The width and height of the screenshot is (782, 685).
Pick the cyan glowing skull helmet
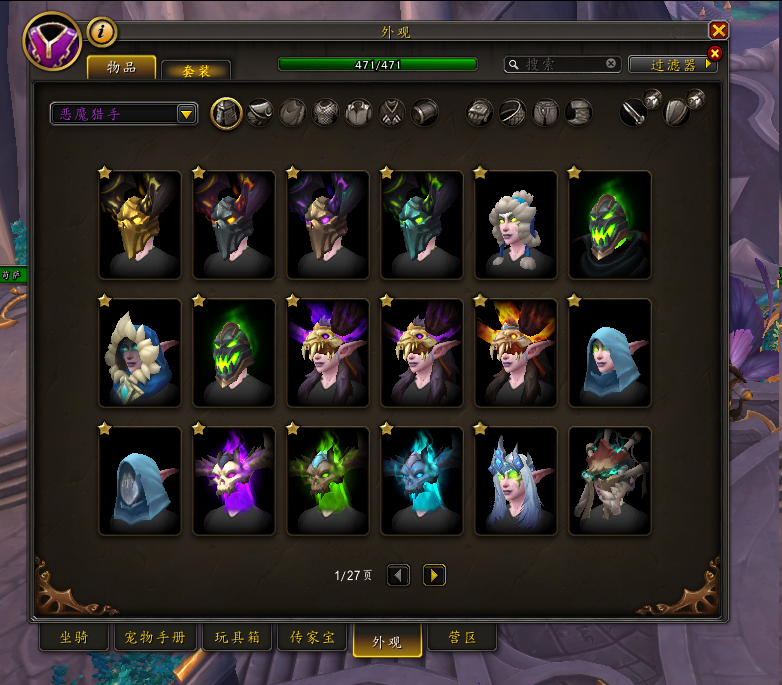421,481
